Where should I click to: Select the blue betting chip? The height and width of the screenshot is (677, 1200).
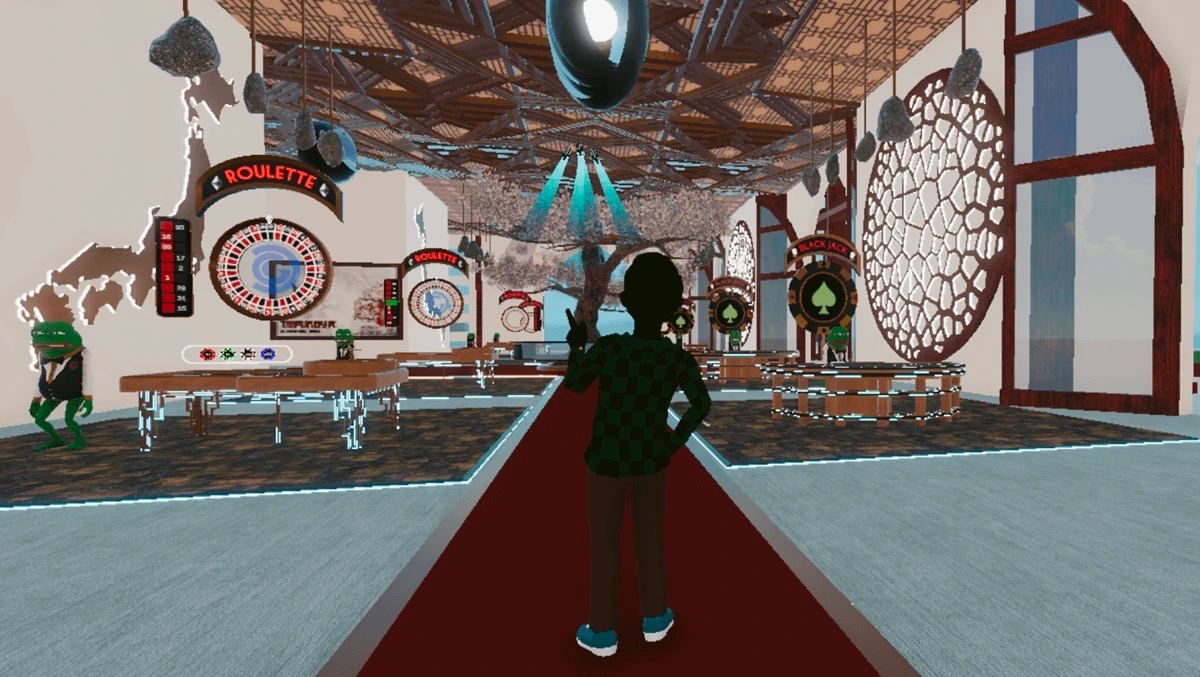(267, 354)
